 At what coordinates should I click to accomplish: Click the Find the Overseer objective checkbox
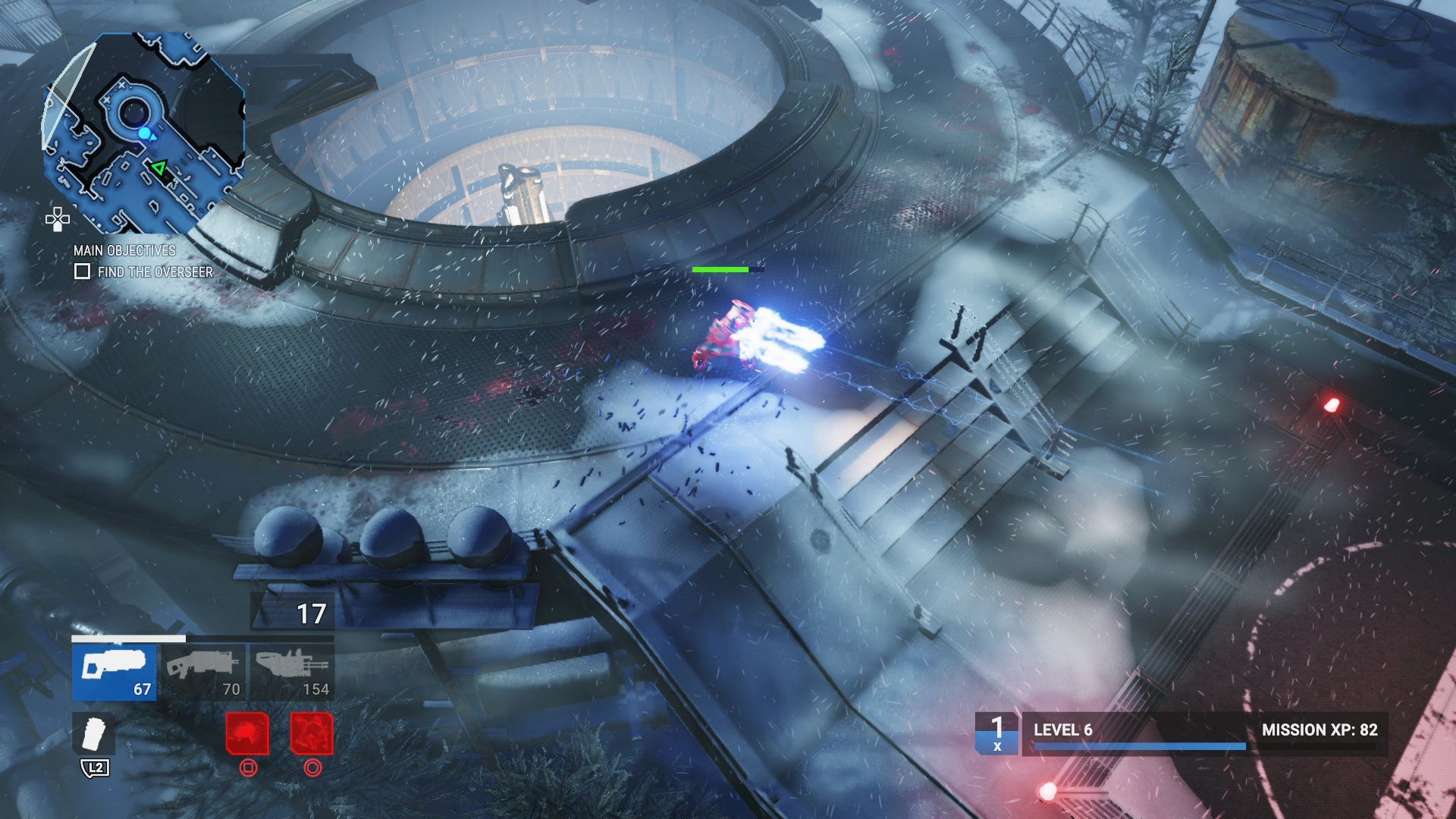tap(82, 271)
